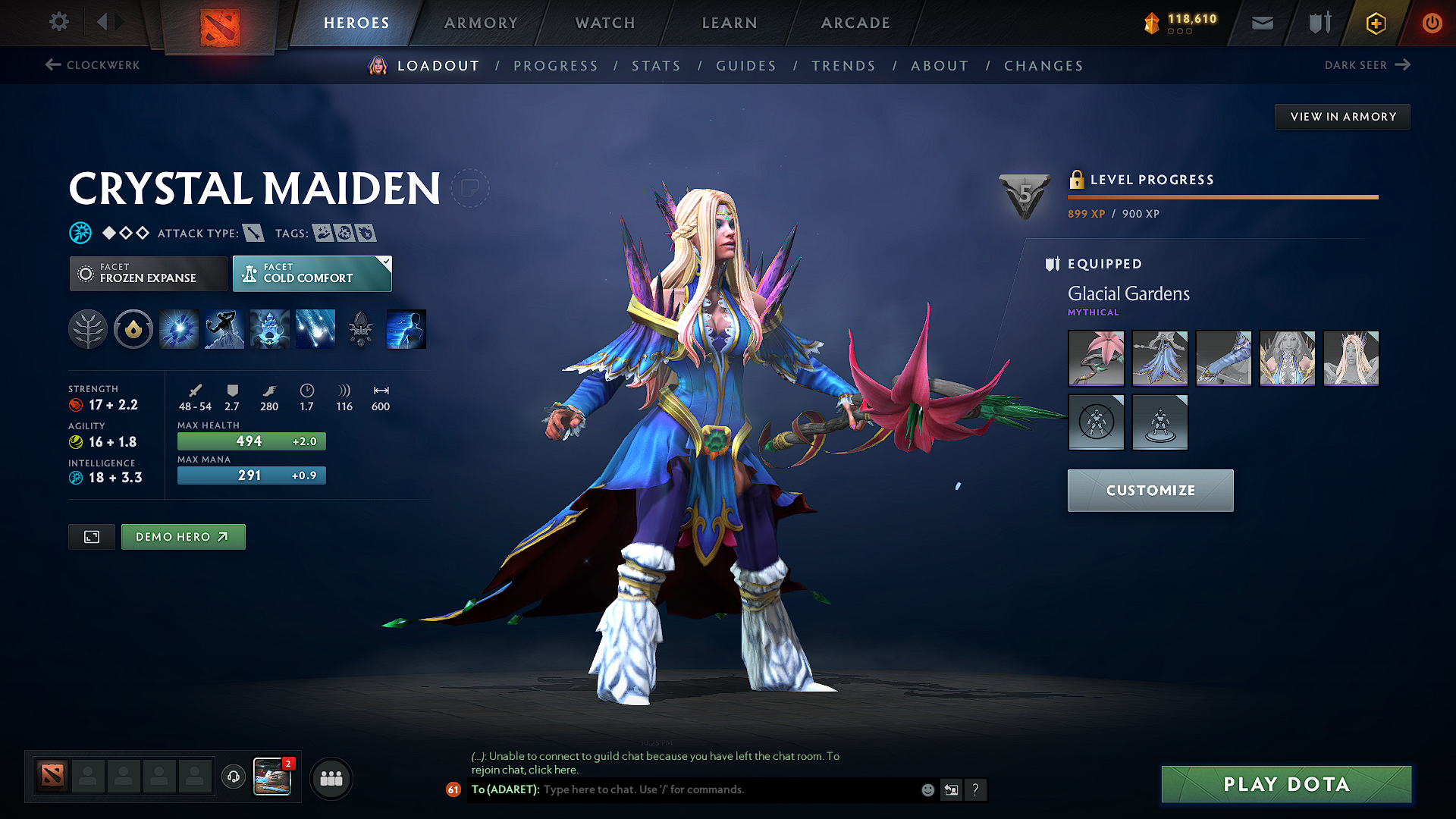This screenshot has height=819, width=1456.
Task: Click the CUSTOMIZE button under Equipped
Action: (x=1150, y=490)
